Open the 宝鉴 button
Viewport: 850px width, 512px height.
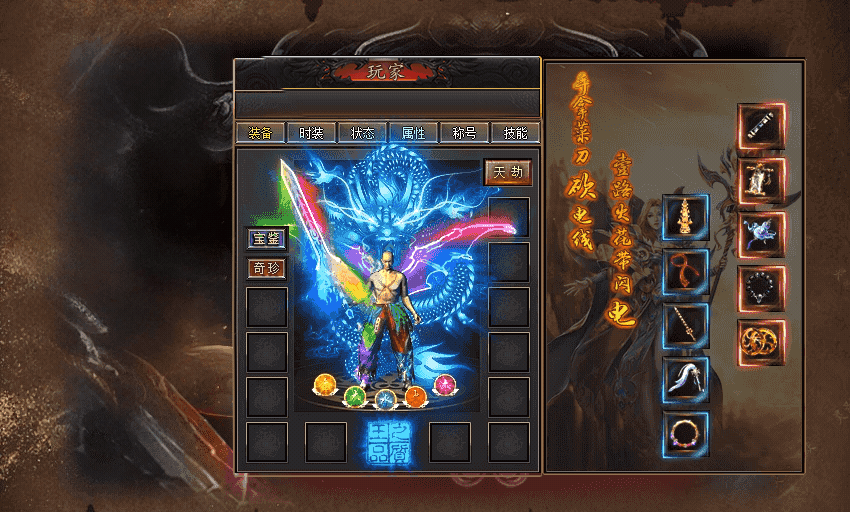click(x=267, y=239)
